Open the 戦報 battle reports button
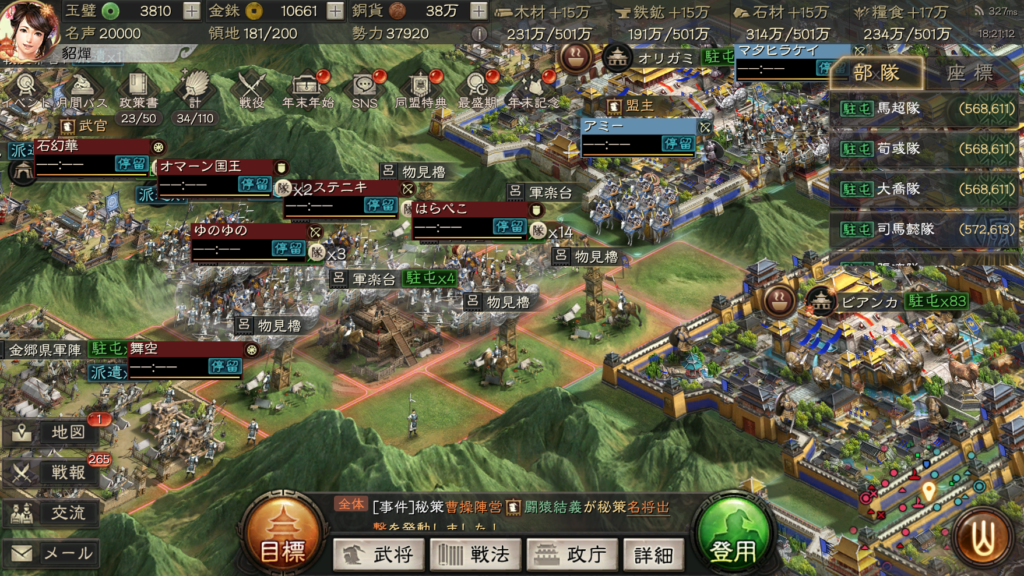1024x576 pixels. coord(52,473)
